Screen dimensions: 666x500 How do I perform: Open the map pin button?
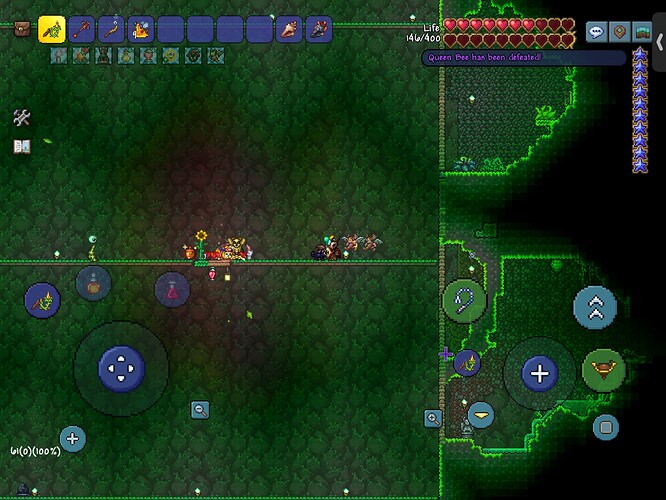tap(620, 32)
